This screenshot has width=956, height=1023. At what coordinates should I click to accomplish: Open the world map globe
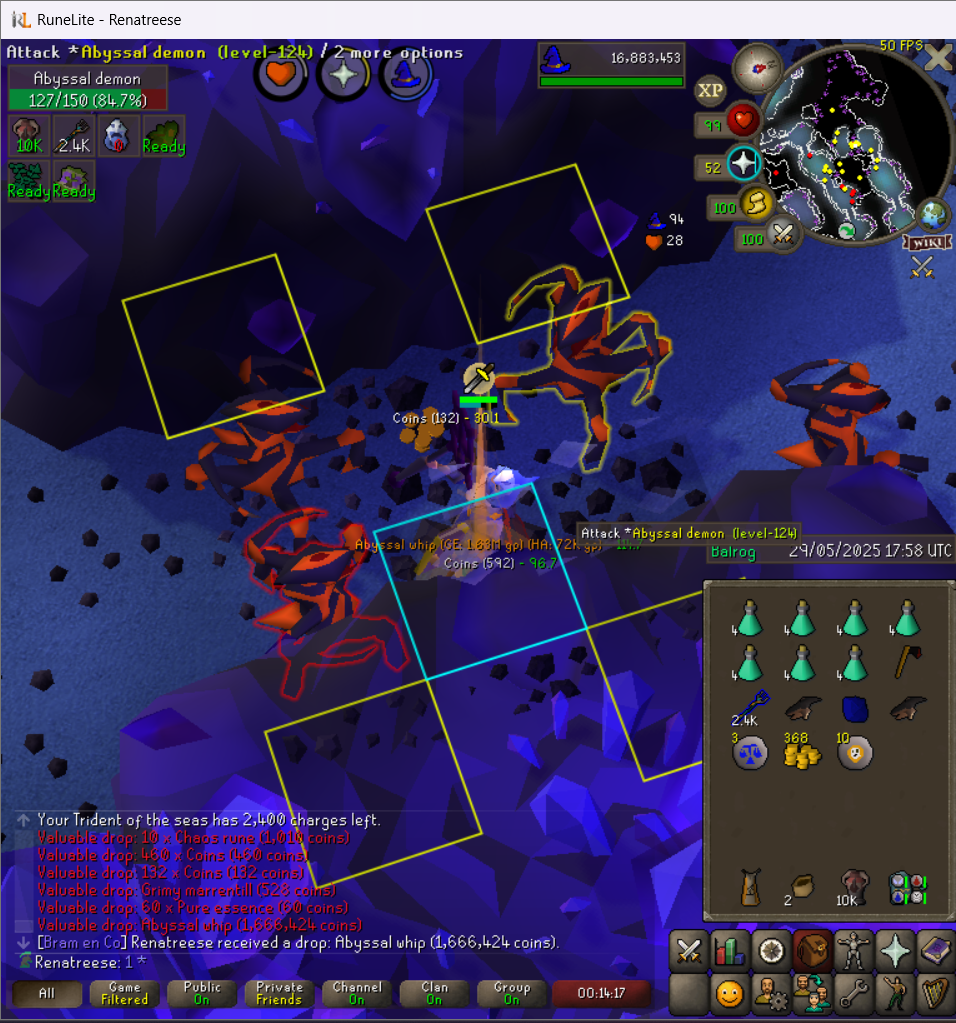[932, 215]
